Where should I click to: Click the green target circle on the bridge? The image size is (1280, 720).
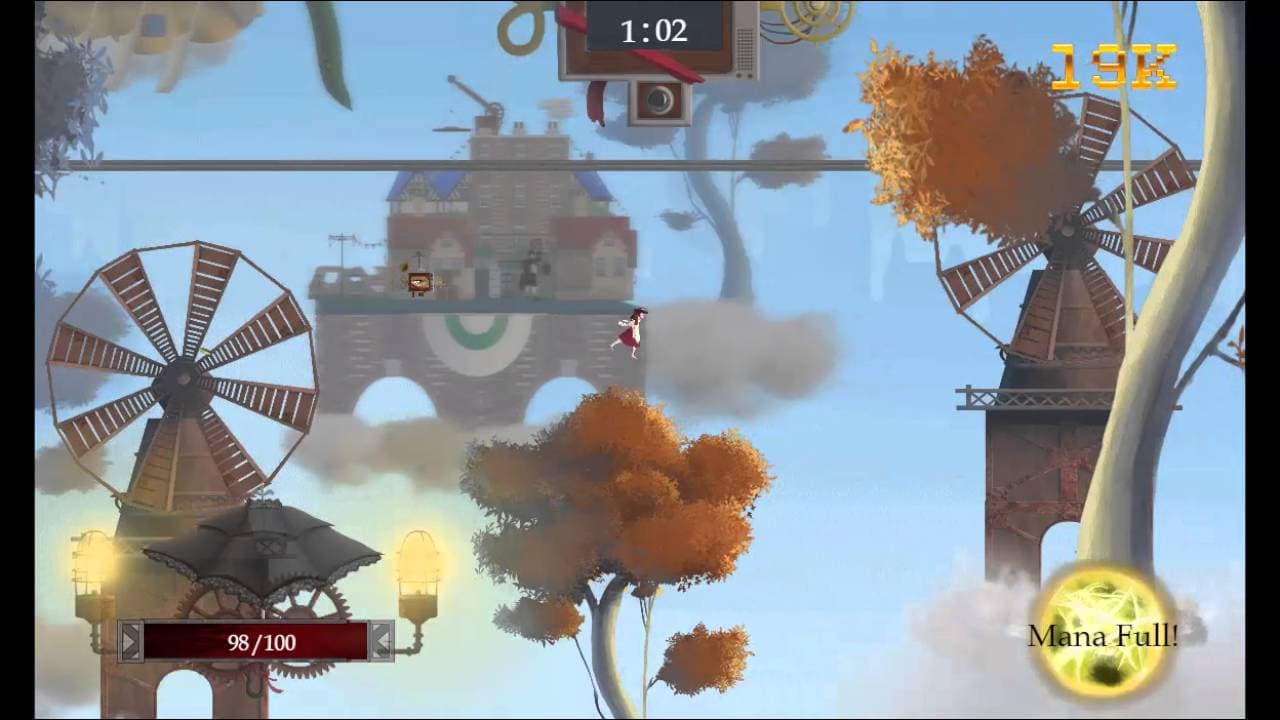tap(478, 336)
